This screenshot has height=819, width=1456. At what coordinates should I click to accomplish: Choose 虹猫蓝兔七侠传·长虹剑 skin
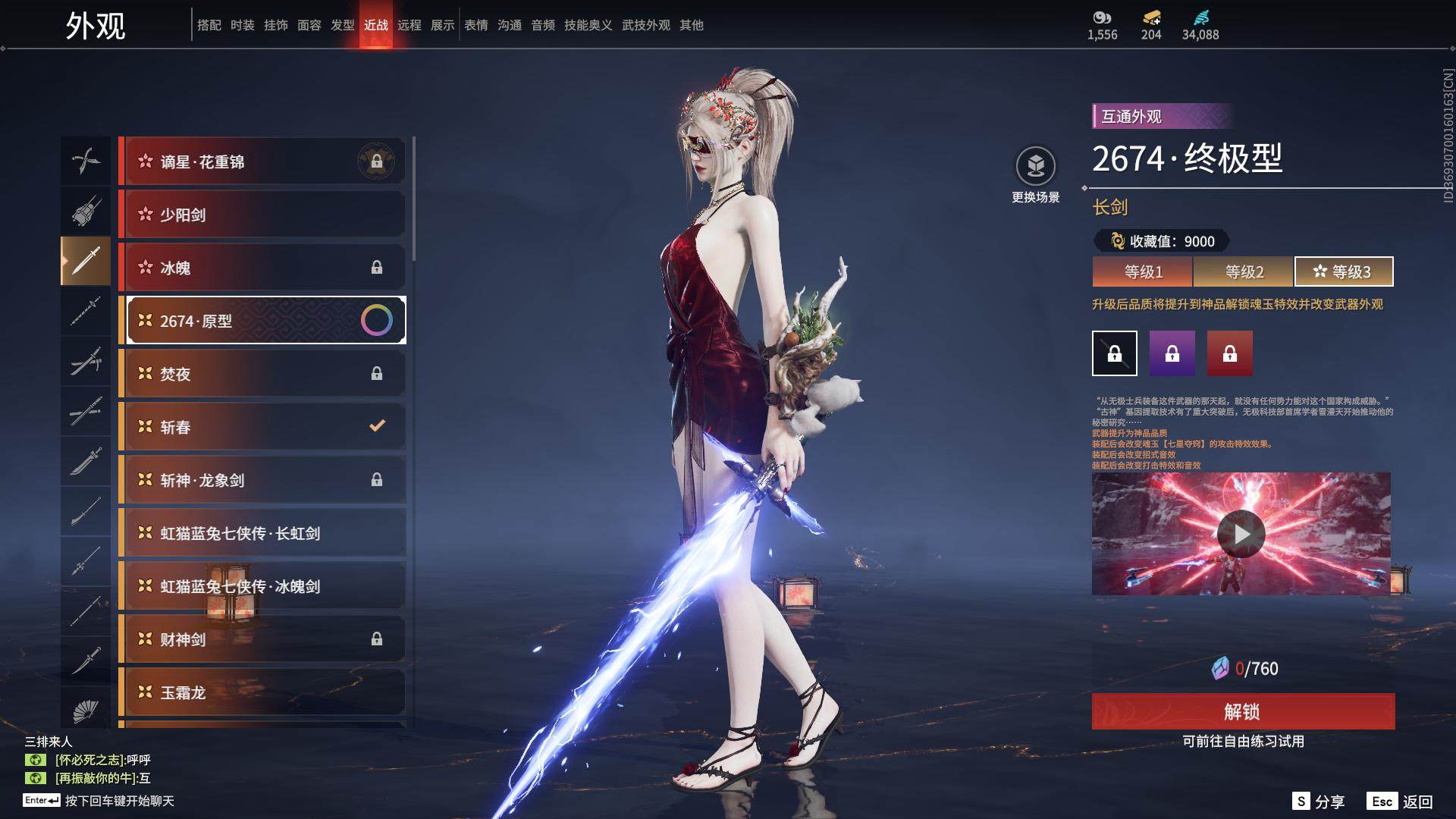262,533
